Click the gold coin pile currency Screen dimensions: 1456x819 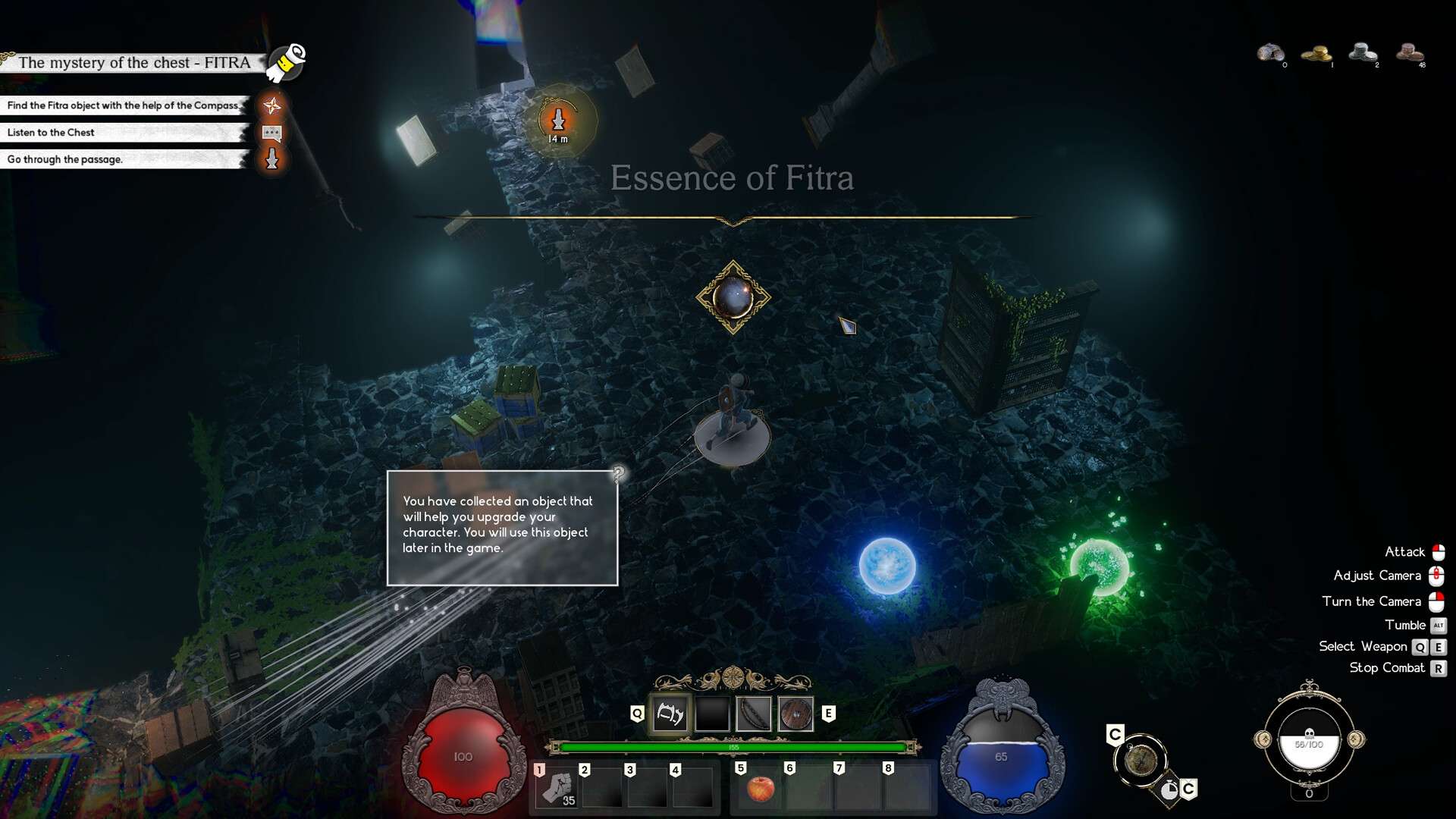[x=1316, y=54]
